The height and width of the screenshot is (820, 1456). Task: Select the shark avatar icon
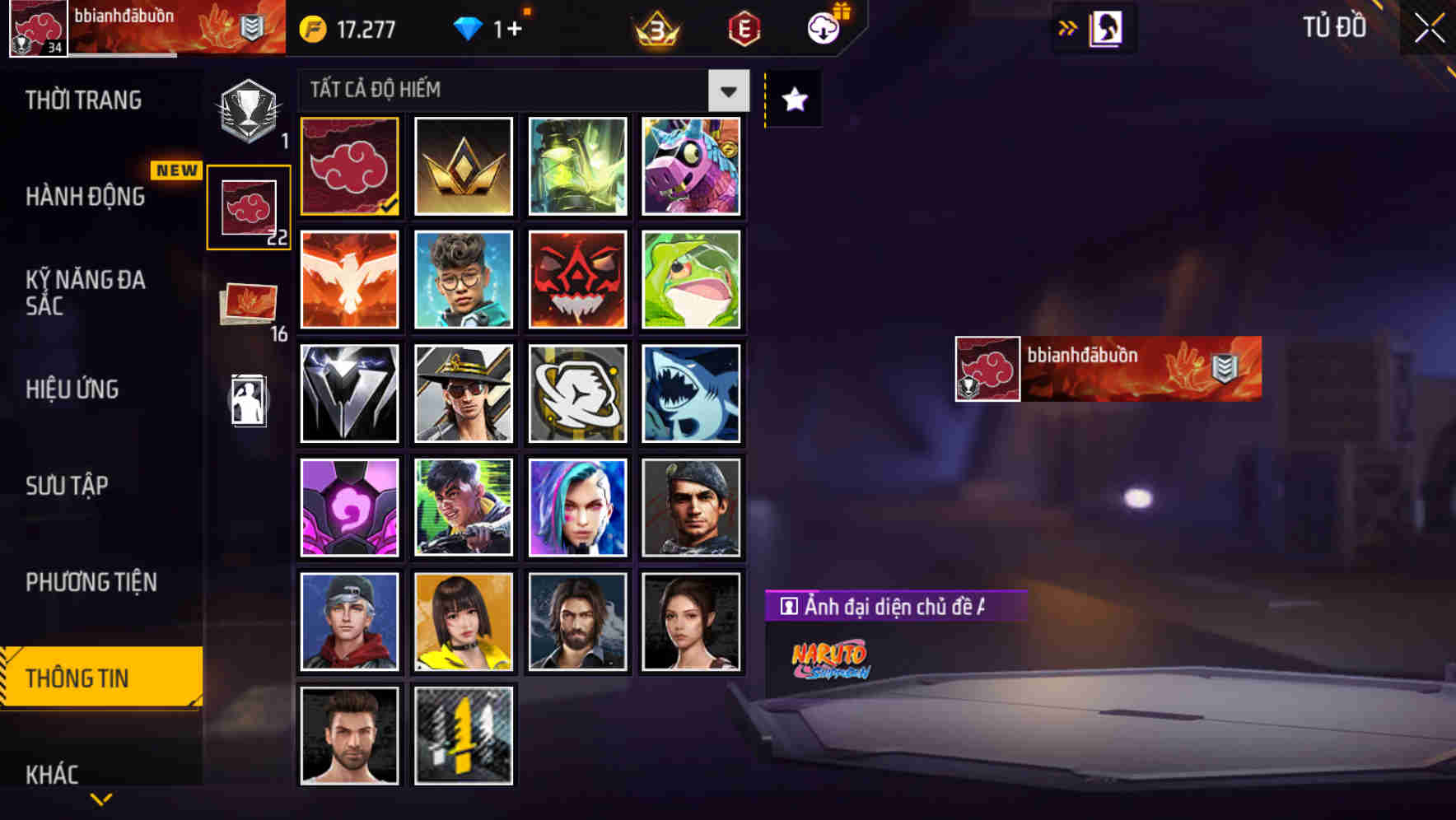691,393
